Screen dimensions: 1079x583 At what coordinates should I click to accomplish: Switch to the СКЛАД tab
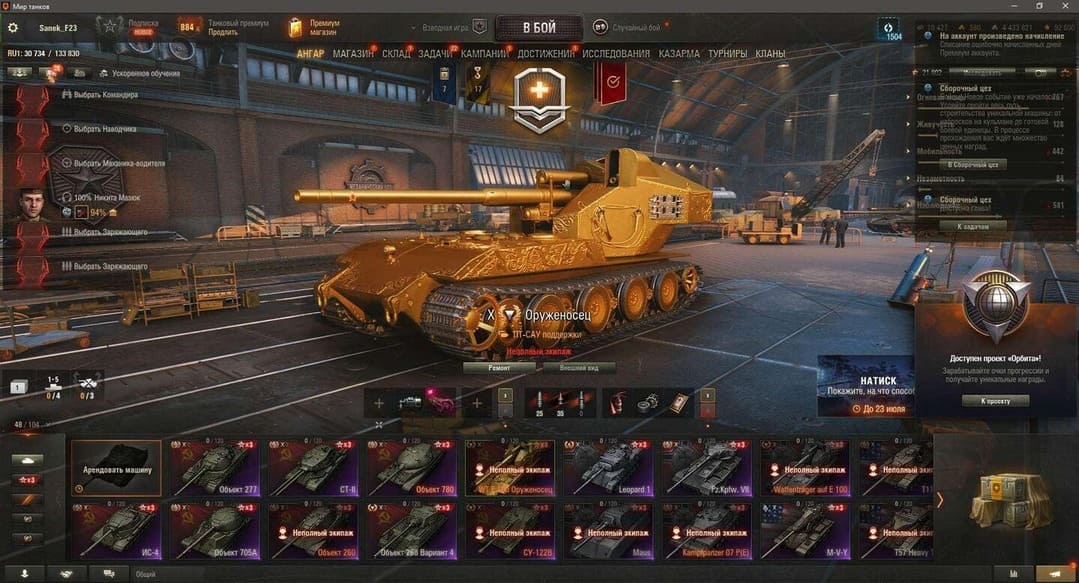pos(396,54)
